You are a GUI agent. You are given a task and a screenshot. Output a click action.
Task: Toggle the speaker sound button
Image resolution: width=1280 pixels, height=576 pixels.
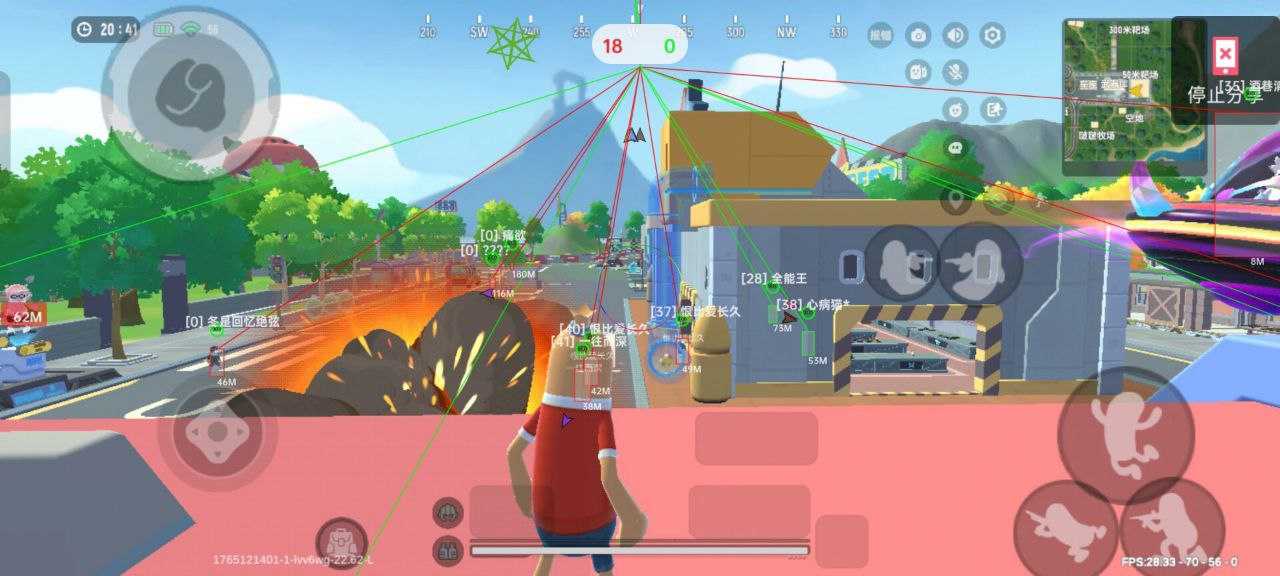coord(955,36)
